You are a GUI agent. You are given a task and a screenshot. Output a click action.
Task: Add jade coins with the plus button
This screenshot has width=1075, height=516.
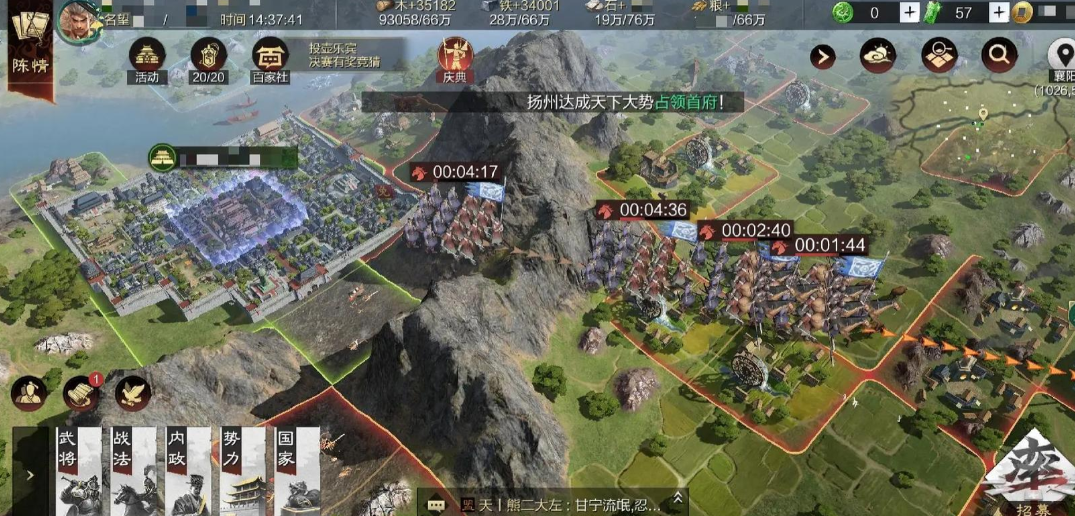pos(909,12)
